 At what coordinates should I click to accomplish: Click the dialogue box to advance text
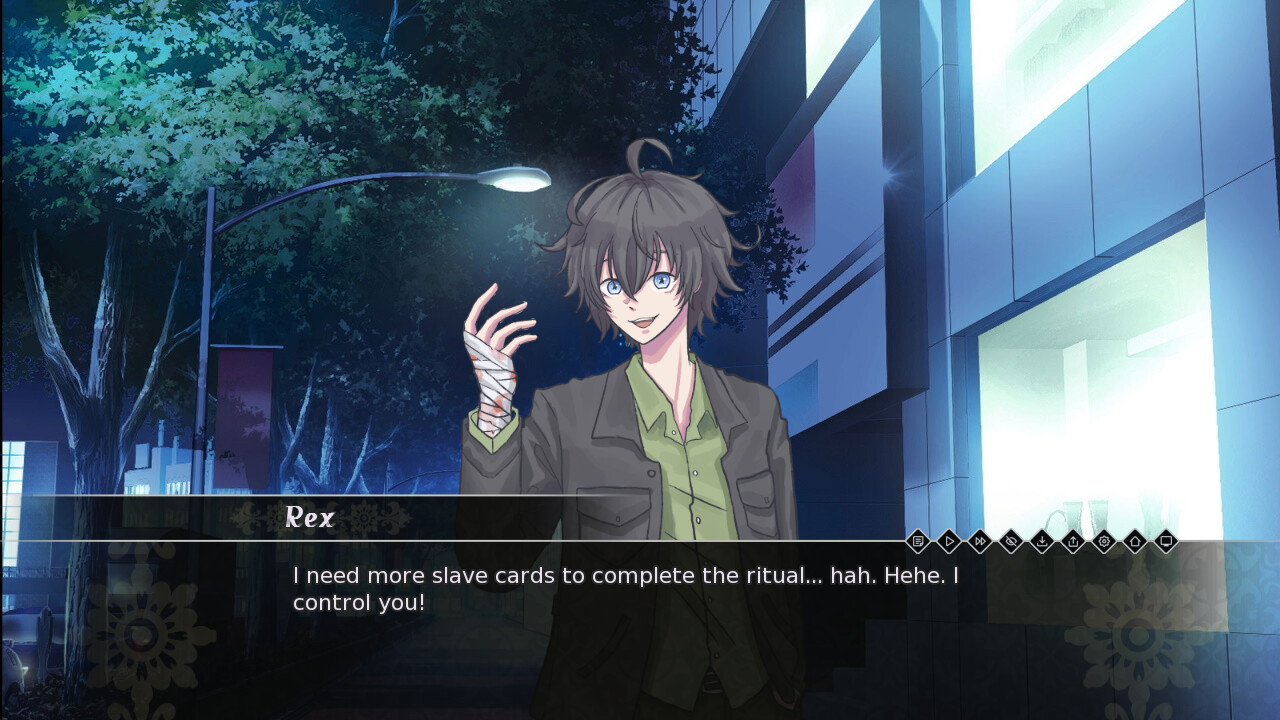(640, 590)
